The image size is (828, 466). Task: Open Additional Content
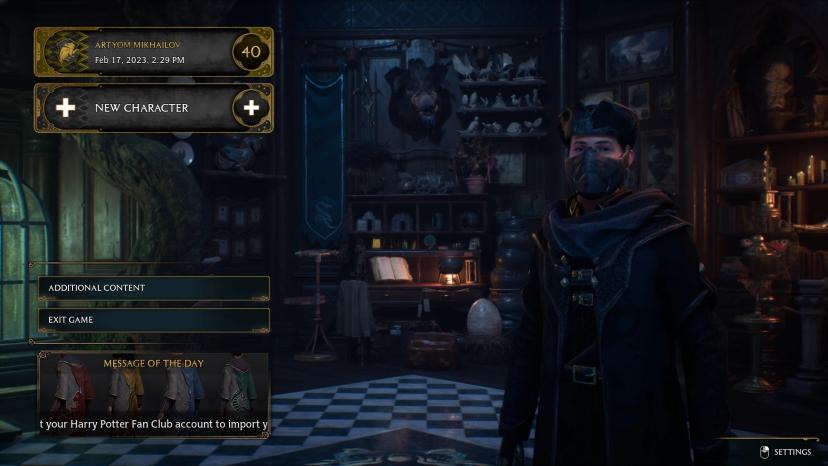point(153,288)
